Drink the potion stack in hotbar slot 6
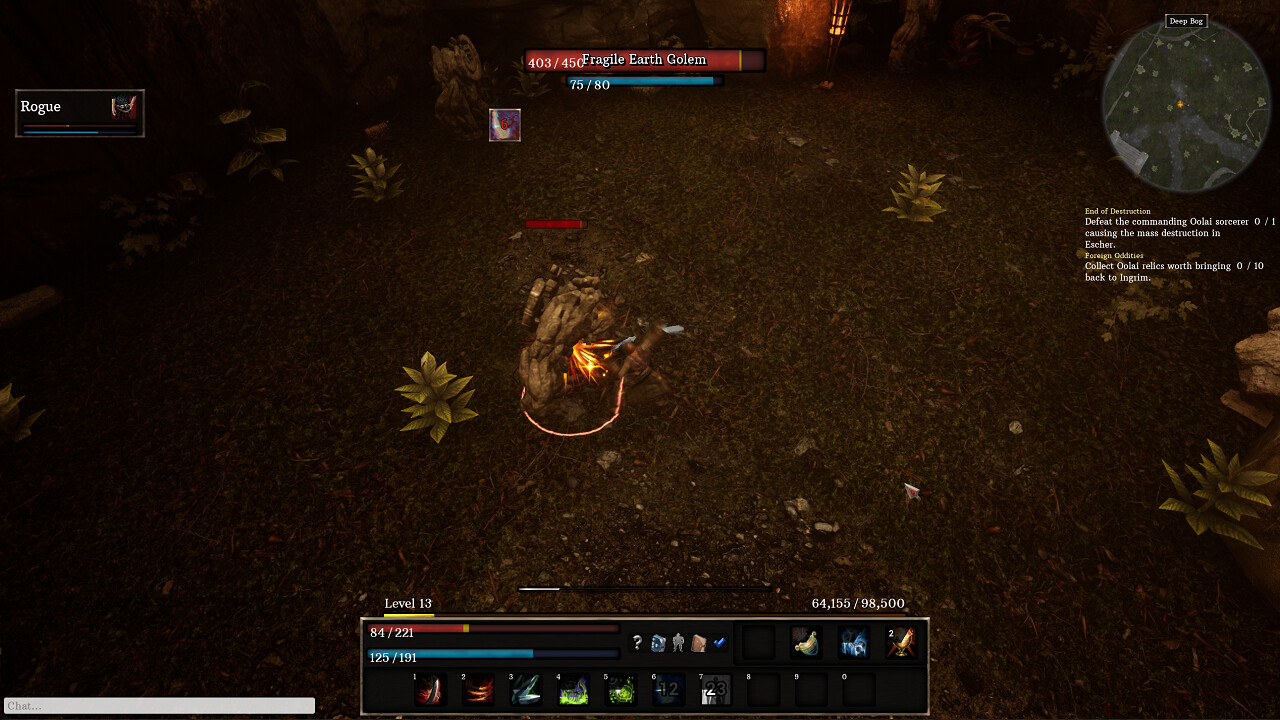 (670, 689)
